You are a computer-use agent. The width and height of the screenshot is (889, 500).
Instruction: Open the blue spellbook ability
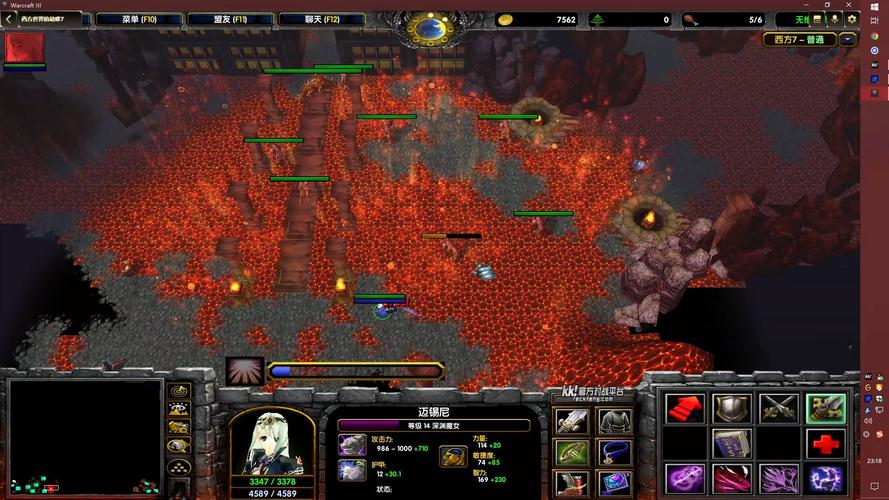(x=731, y=443)
